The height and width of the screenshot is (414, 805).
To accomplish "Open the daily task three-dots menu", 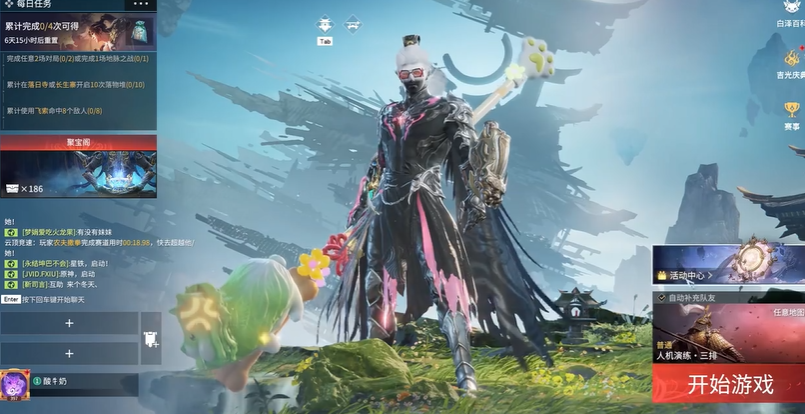I will [140, 5].
